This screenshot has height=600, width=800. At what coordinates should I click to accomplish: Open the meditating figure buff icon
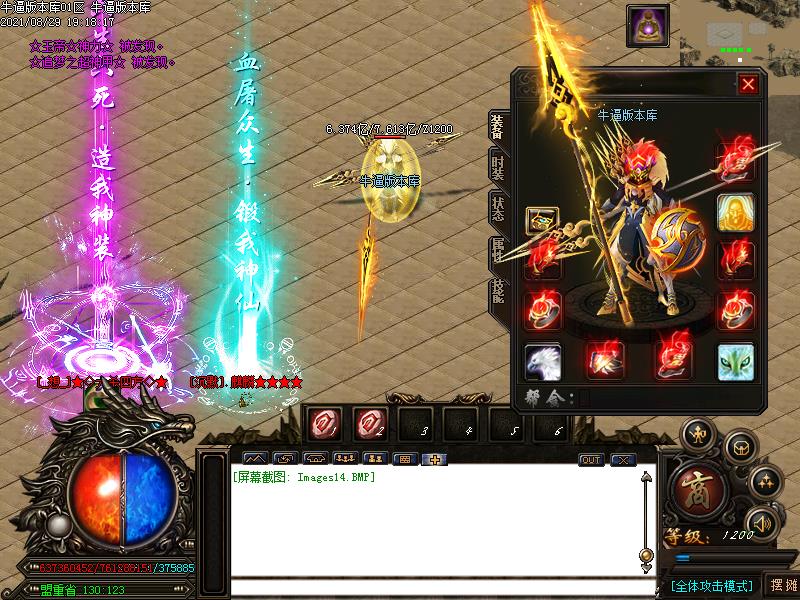647,25
